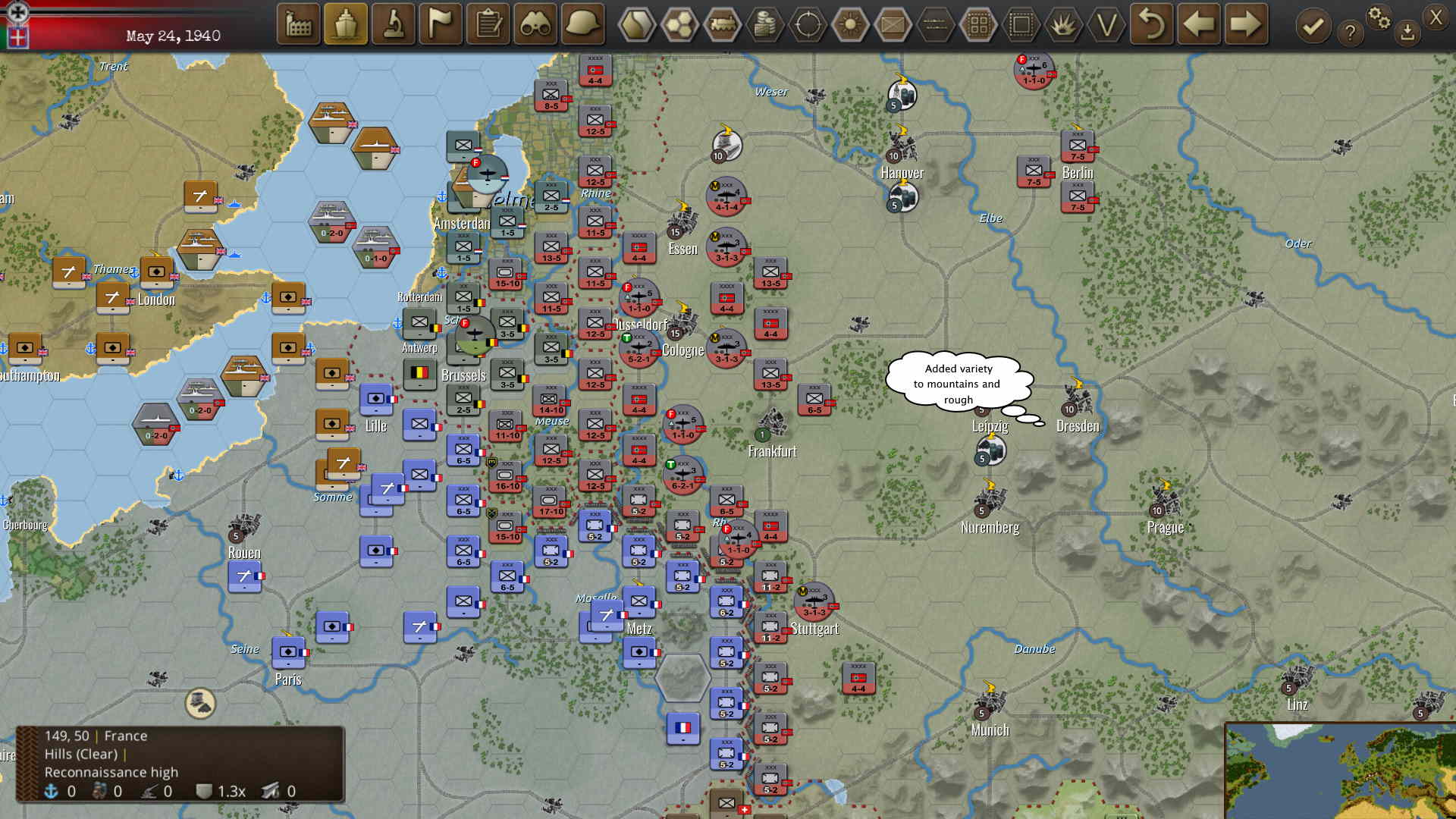Open the weather sun overlay
This screenshot has width=1456, height=819.
click(849, 25)
